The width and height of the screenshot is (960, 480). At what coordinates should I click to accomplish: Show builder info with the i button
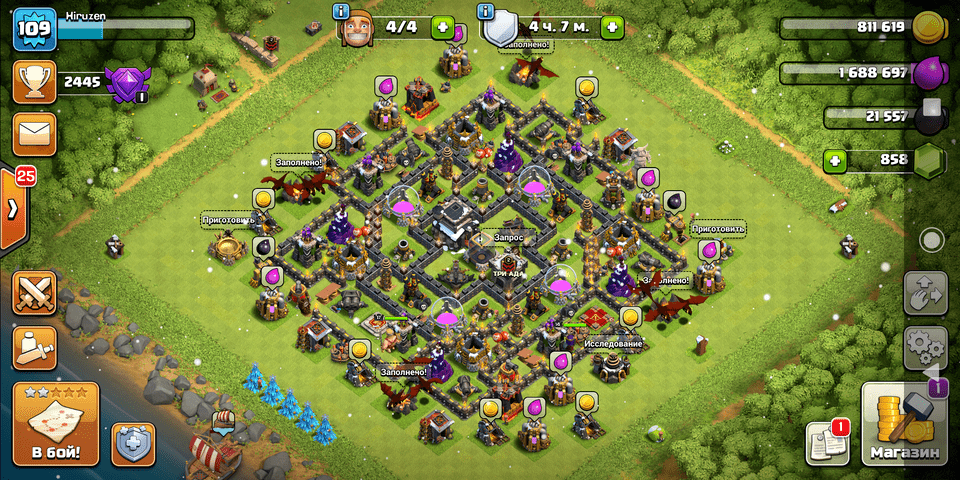342,12
